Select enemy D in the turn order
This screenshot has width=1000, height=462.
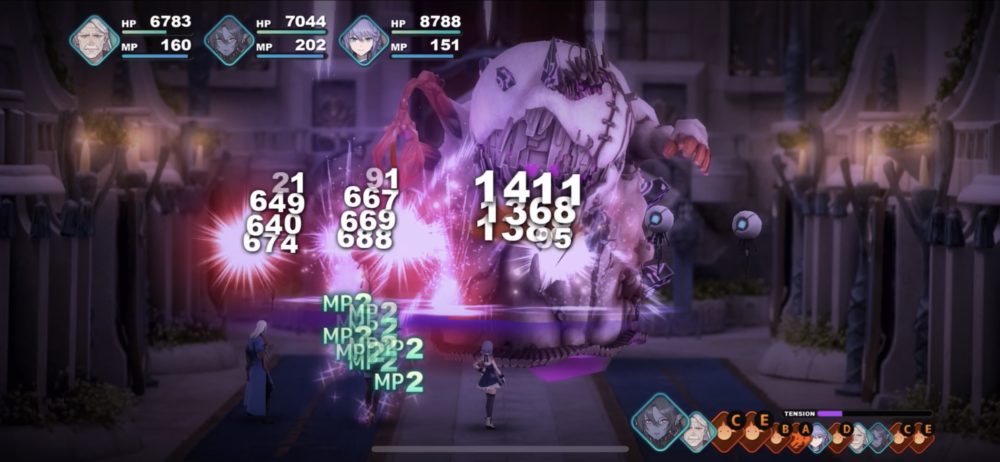pos(843,433)
